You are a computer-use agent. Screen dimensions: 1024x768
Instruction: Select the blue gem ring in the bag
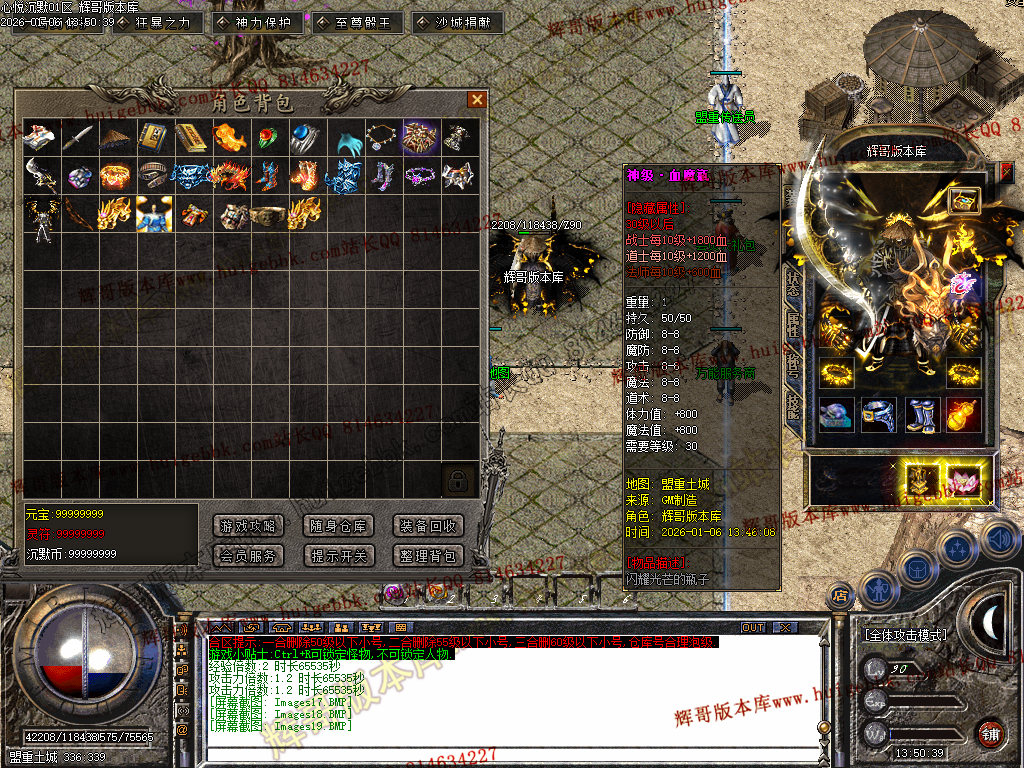[303, 137]
